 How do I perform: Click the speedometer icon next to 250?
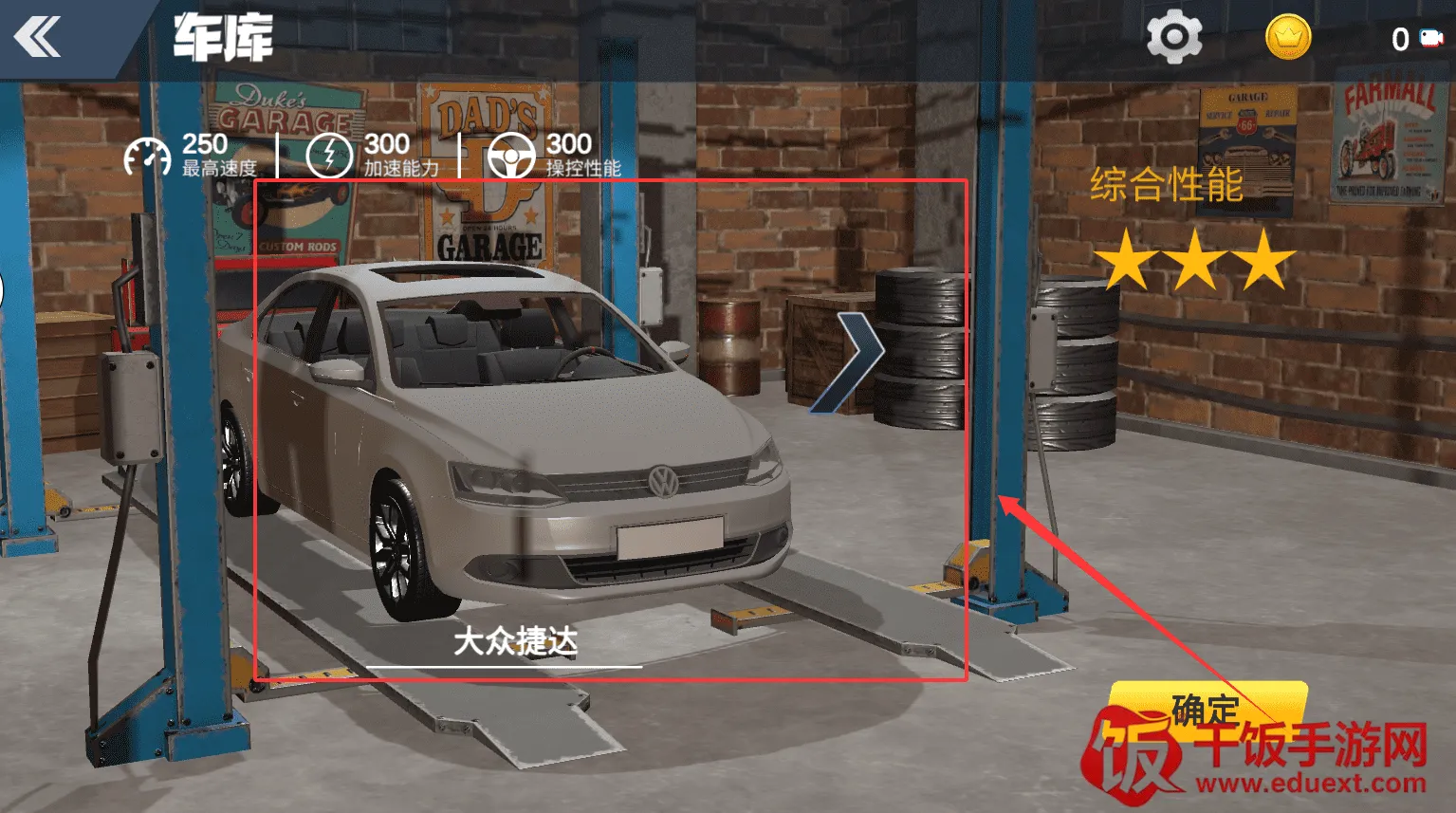(x=147, y=155)
